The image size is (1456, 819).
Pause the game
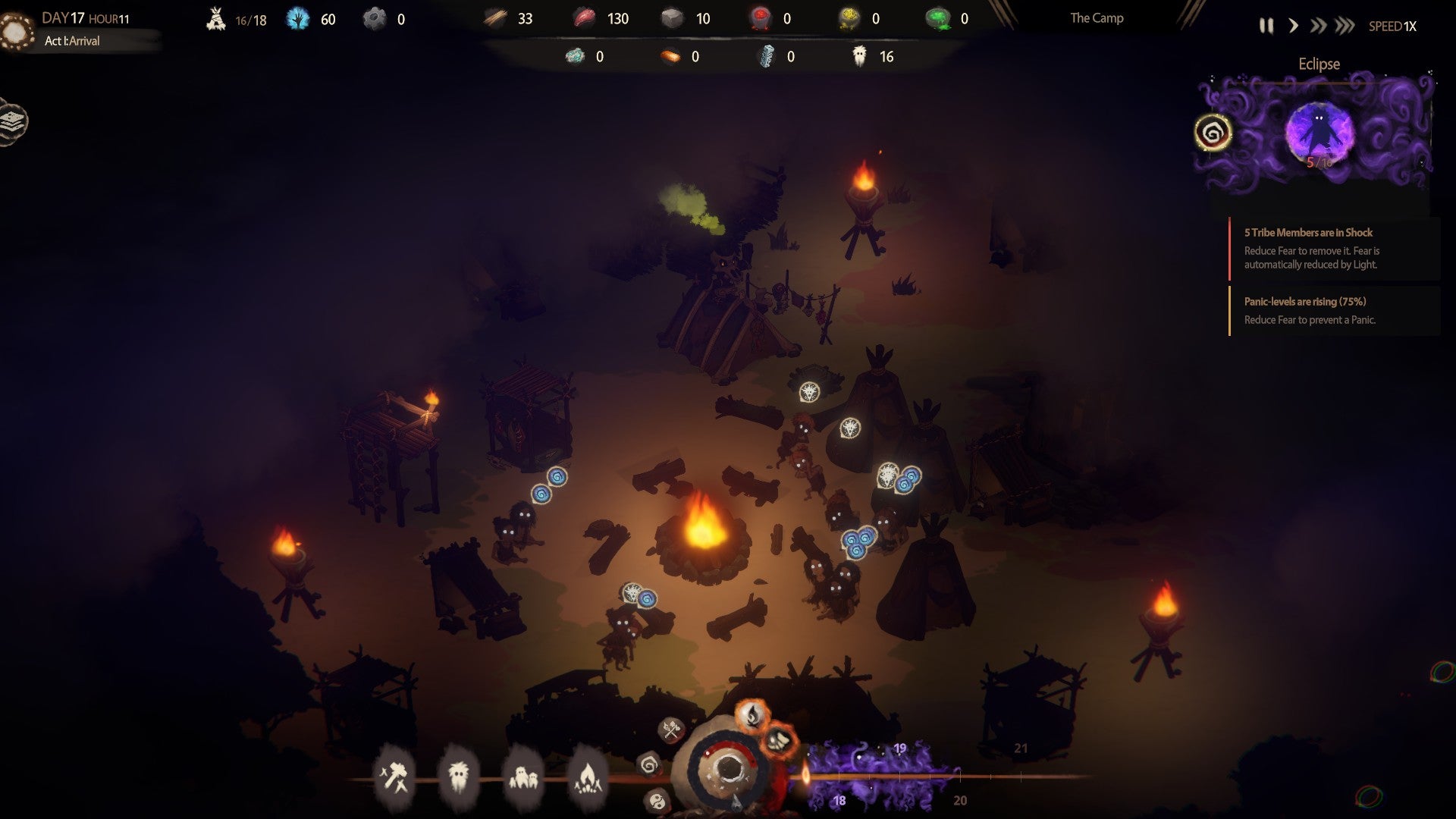pyautogui.click(x=1266, y=27)
